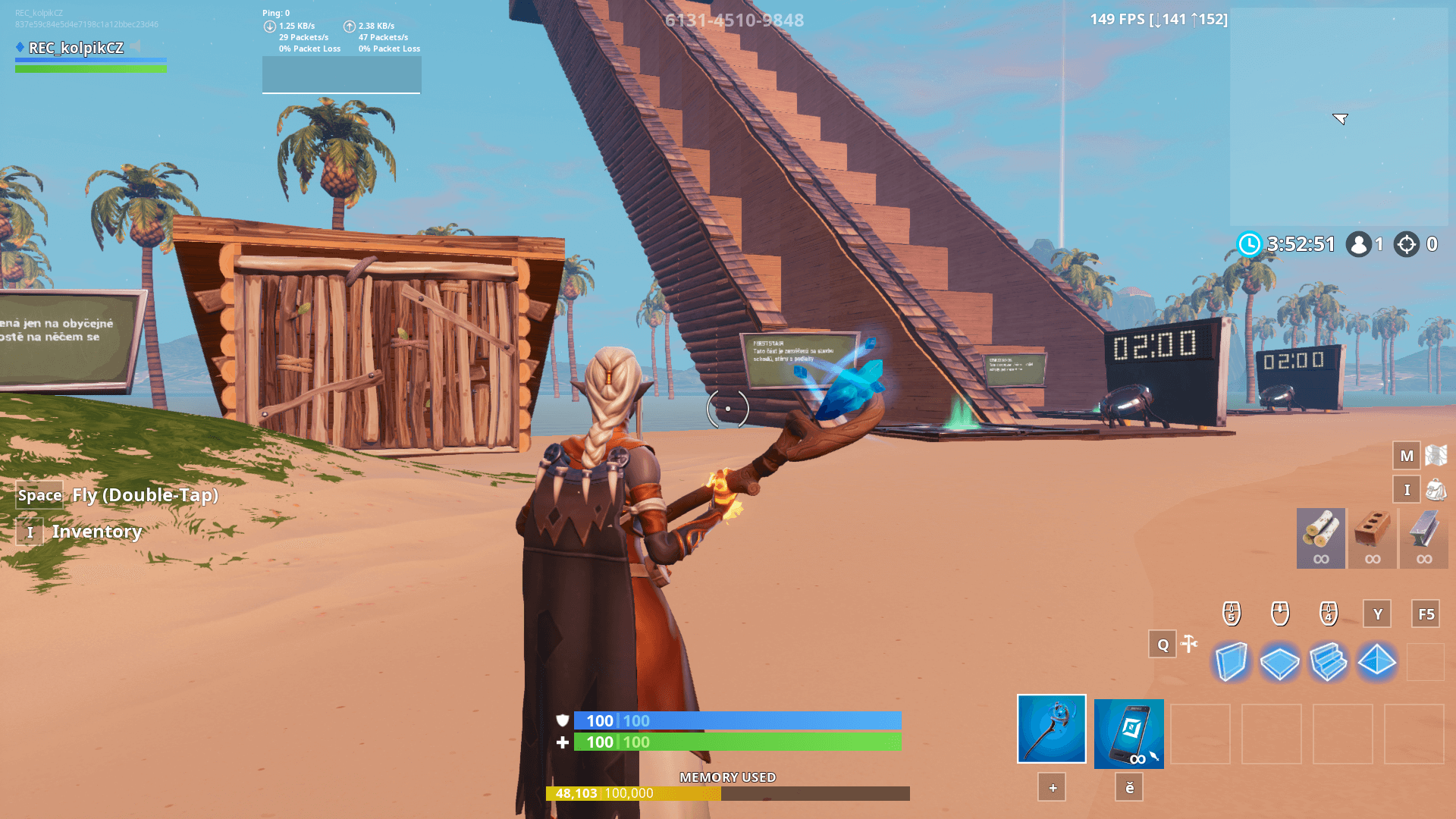
Task: Select the floor build piece
Action: 1281,661
